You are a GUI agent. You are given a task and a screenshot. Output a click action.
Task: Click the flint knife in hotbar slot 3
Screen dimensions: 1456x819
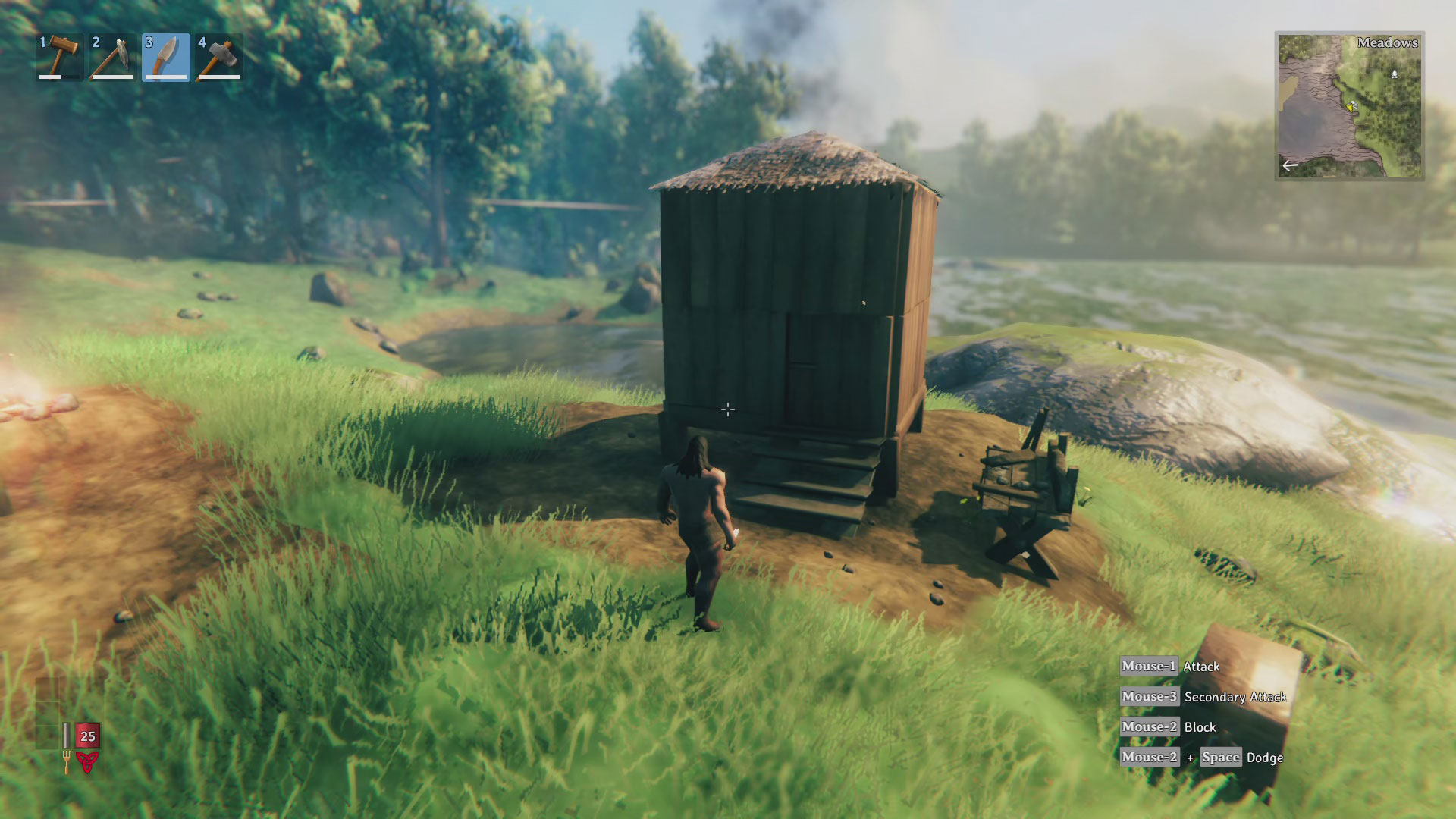165,59
